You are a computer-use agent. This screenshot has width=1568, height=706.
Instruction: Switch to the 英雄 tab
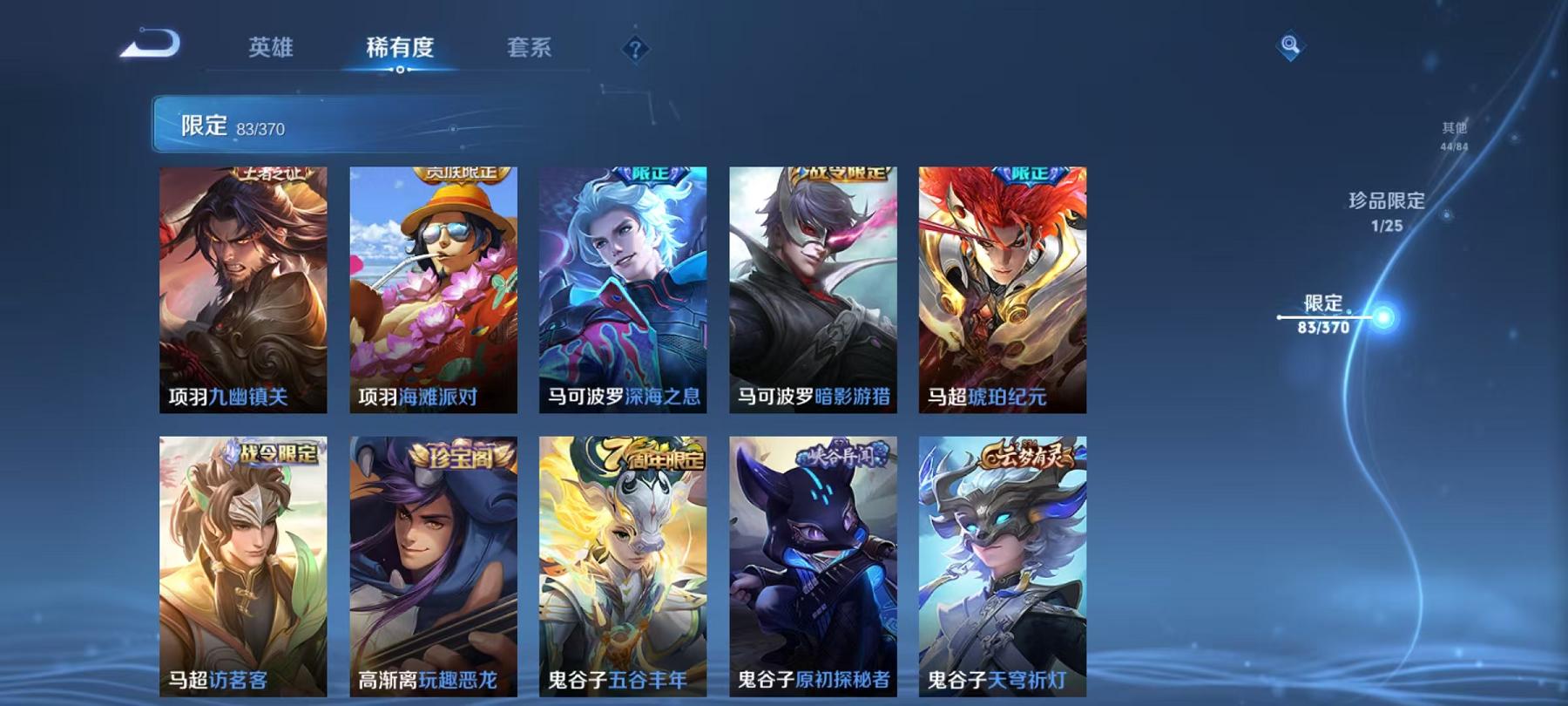[x=271, y=50]
